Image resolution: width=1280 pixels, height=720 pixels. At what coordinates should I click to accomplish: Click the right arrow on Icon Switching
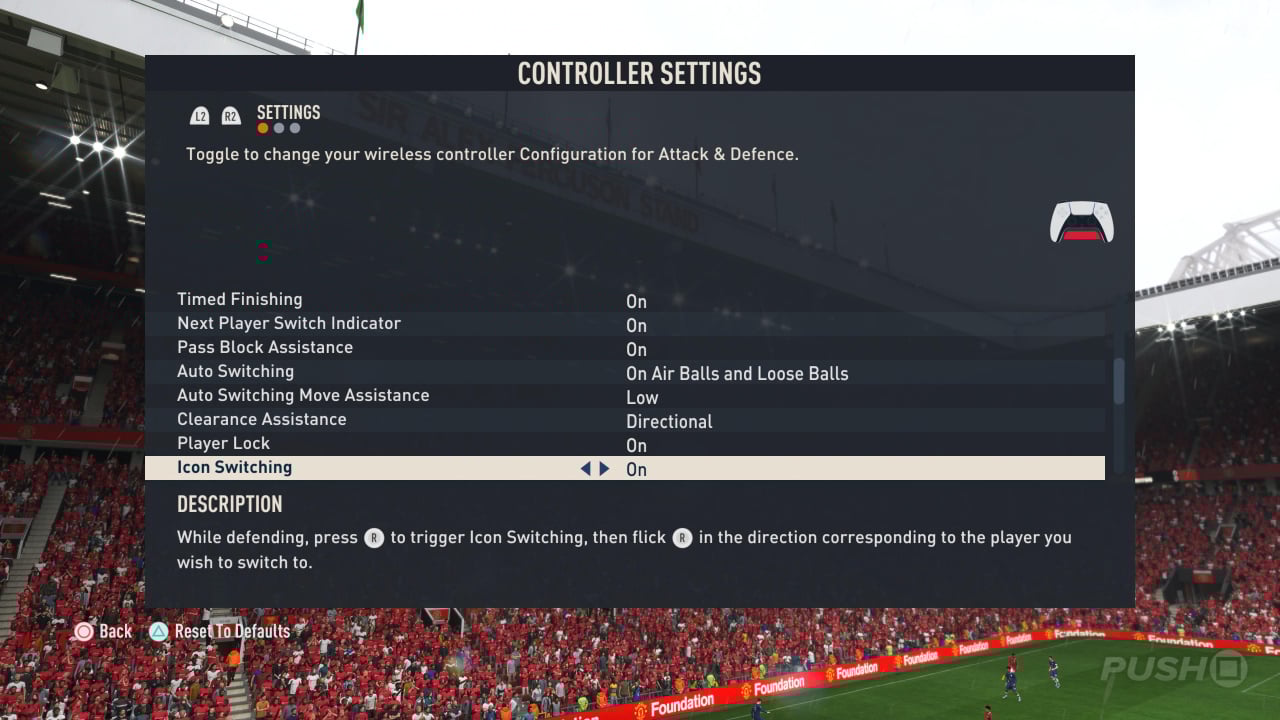click(604, 468)
